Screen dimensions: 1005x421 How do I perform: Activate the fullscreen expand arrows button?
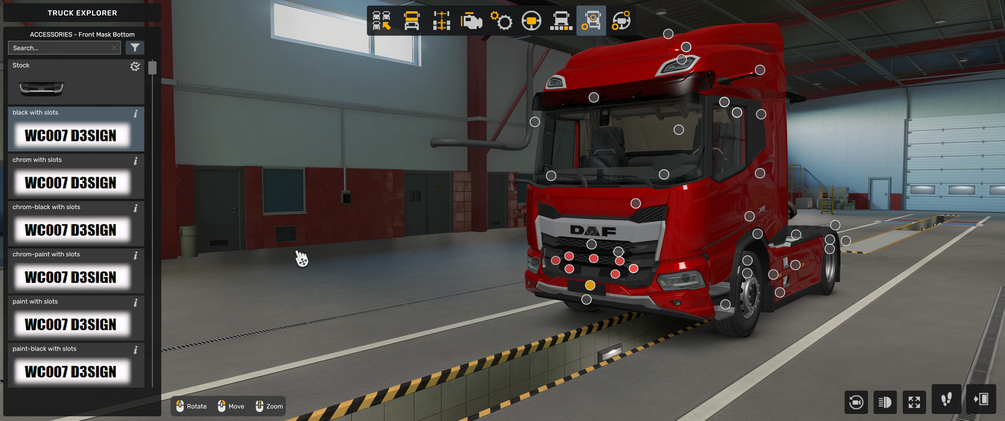click(x=914, y=401)
